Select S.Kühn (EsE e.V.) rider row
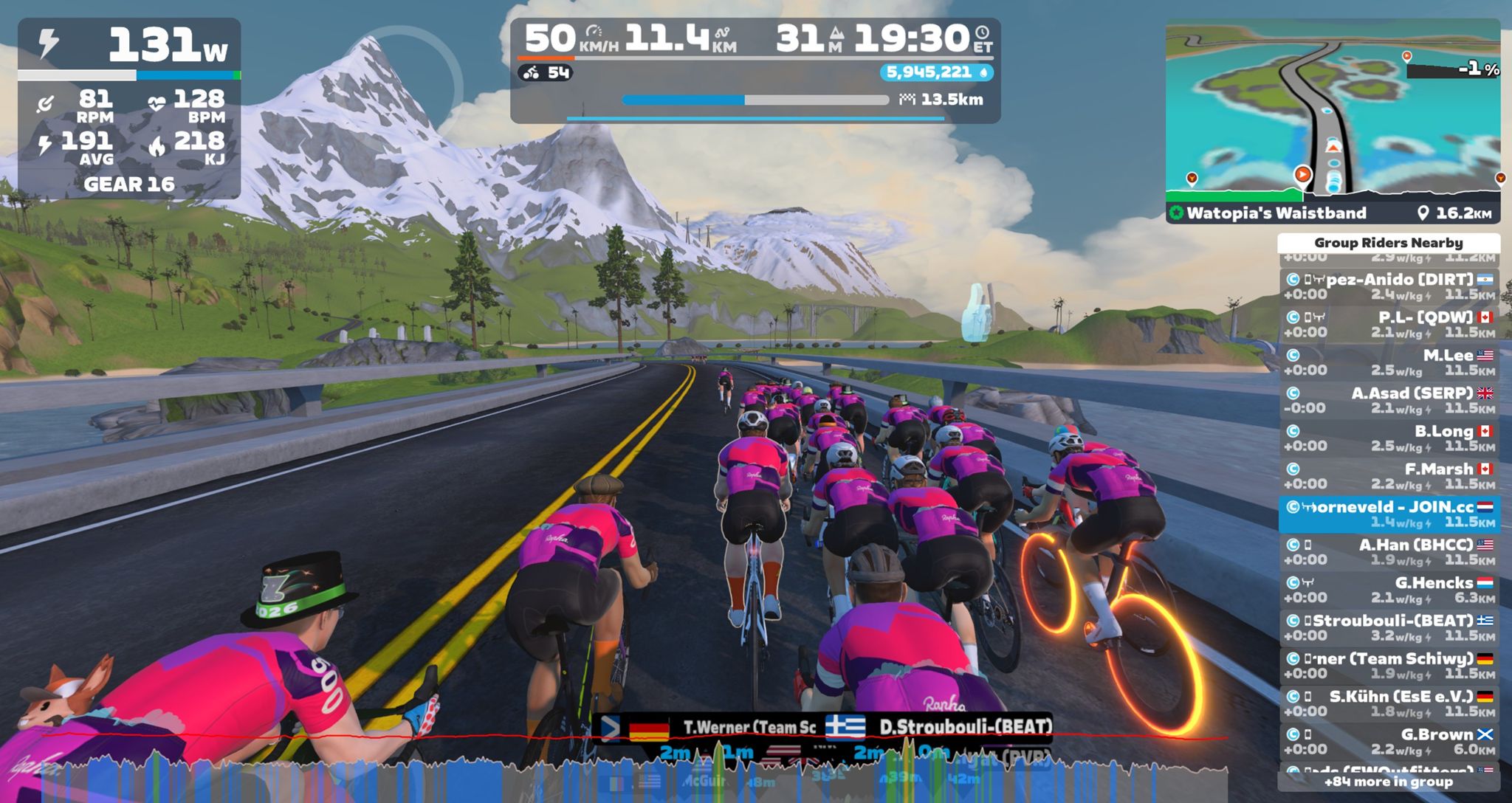Image resolution: width=1512 pixels, height=803 pixels. tap(1389, 703)
